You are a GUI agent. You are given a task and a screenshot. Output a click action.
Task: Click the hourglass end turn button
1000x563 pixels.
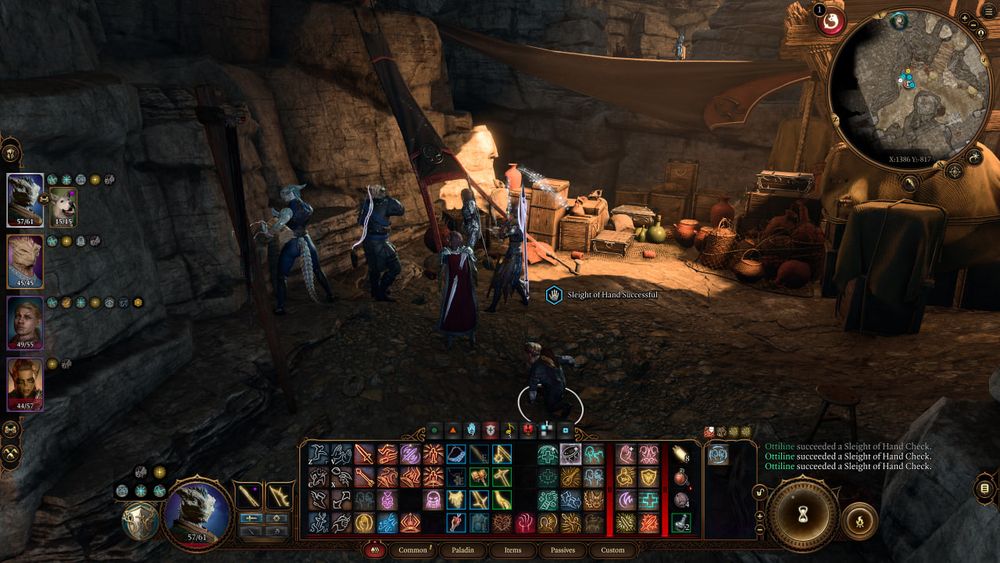click(802, 515)
